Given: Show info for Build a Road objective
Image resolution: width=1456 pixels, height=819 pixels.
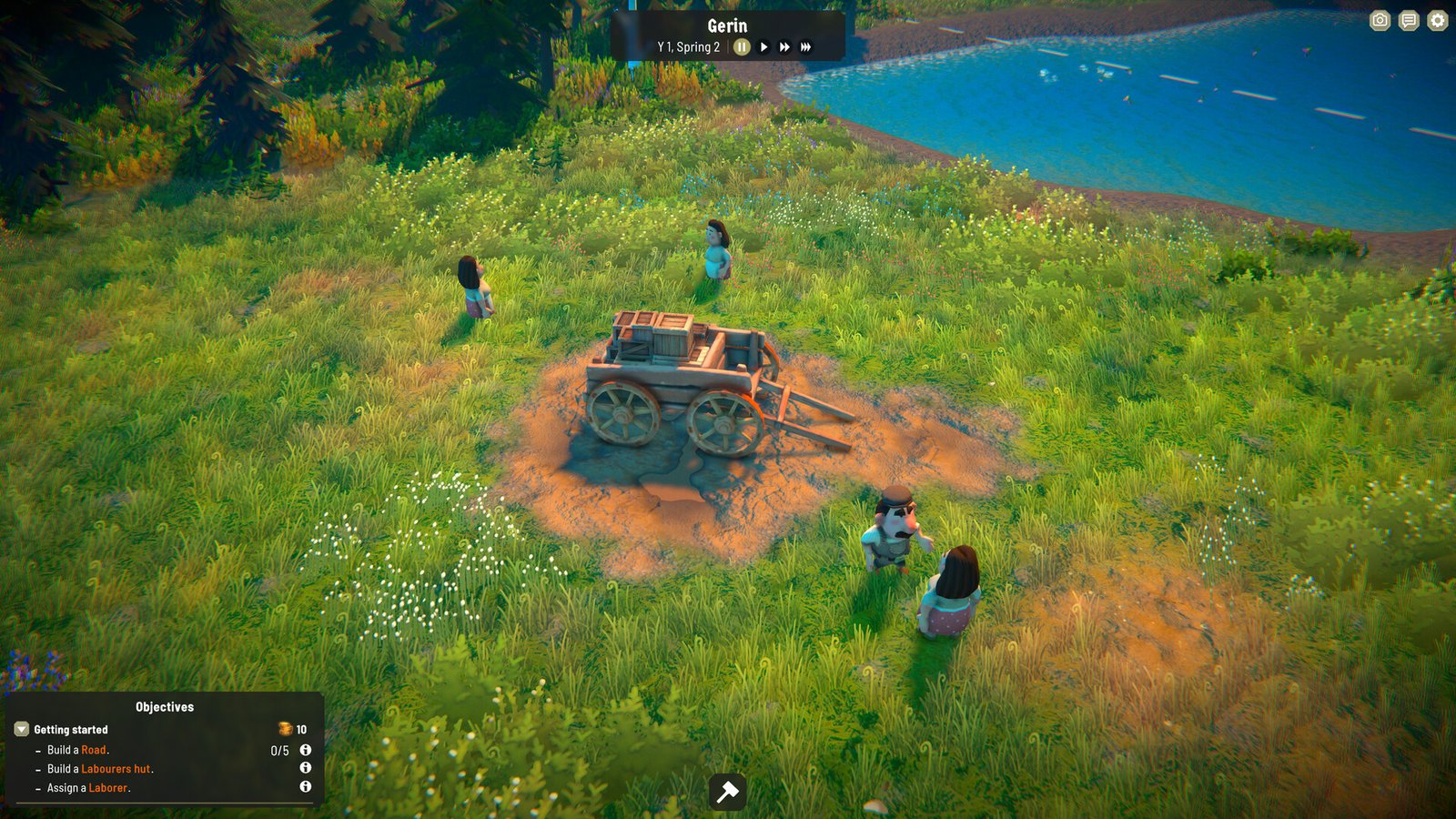Looking at the screenshot, I should click(x=306, y=750).
